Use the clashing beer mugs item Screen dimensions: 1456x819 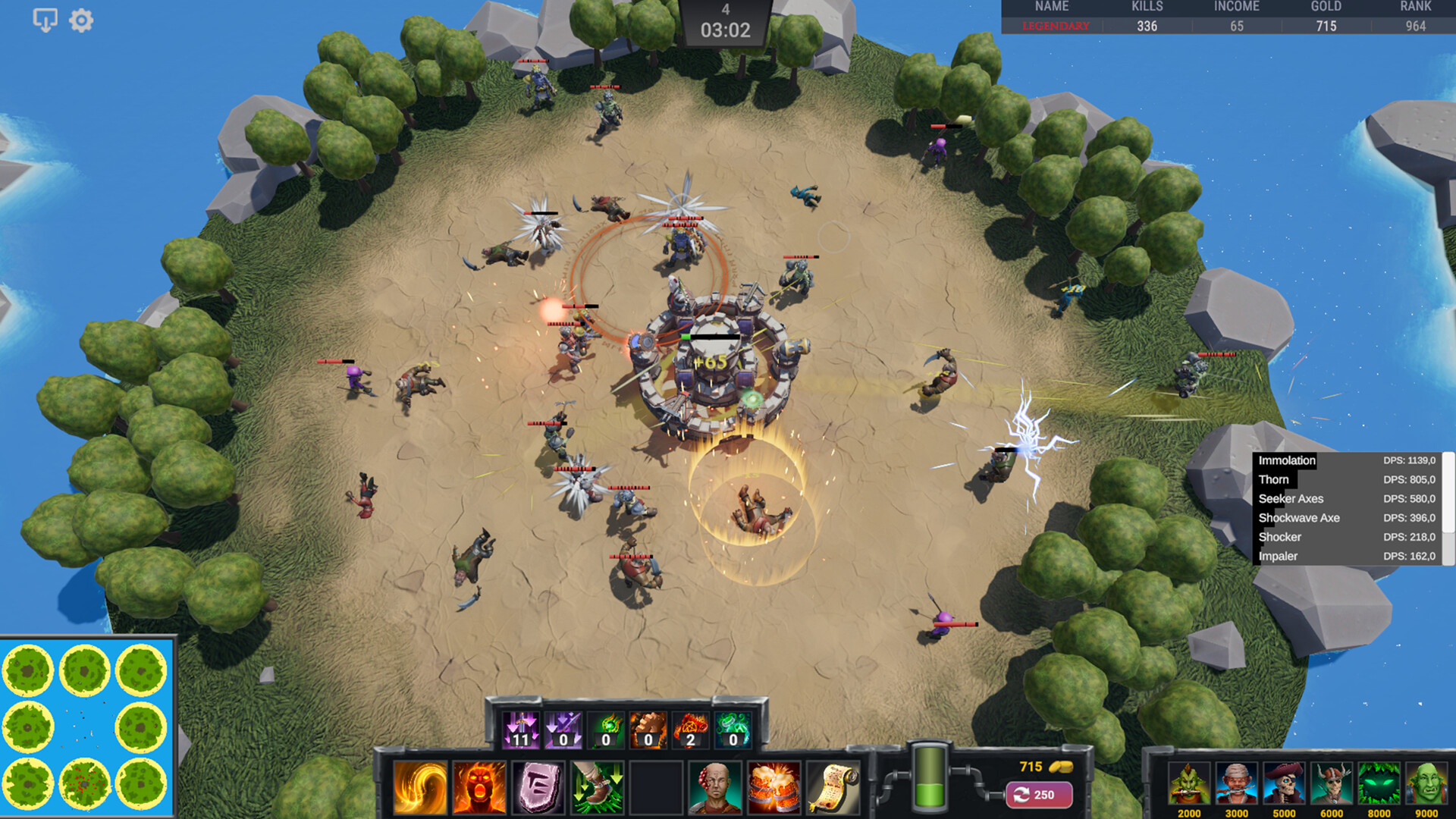[773, 788]
